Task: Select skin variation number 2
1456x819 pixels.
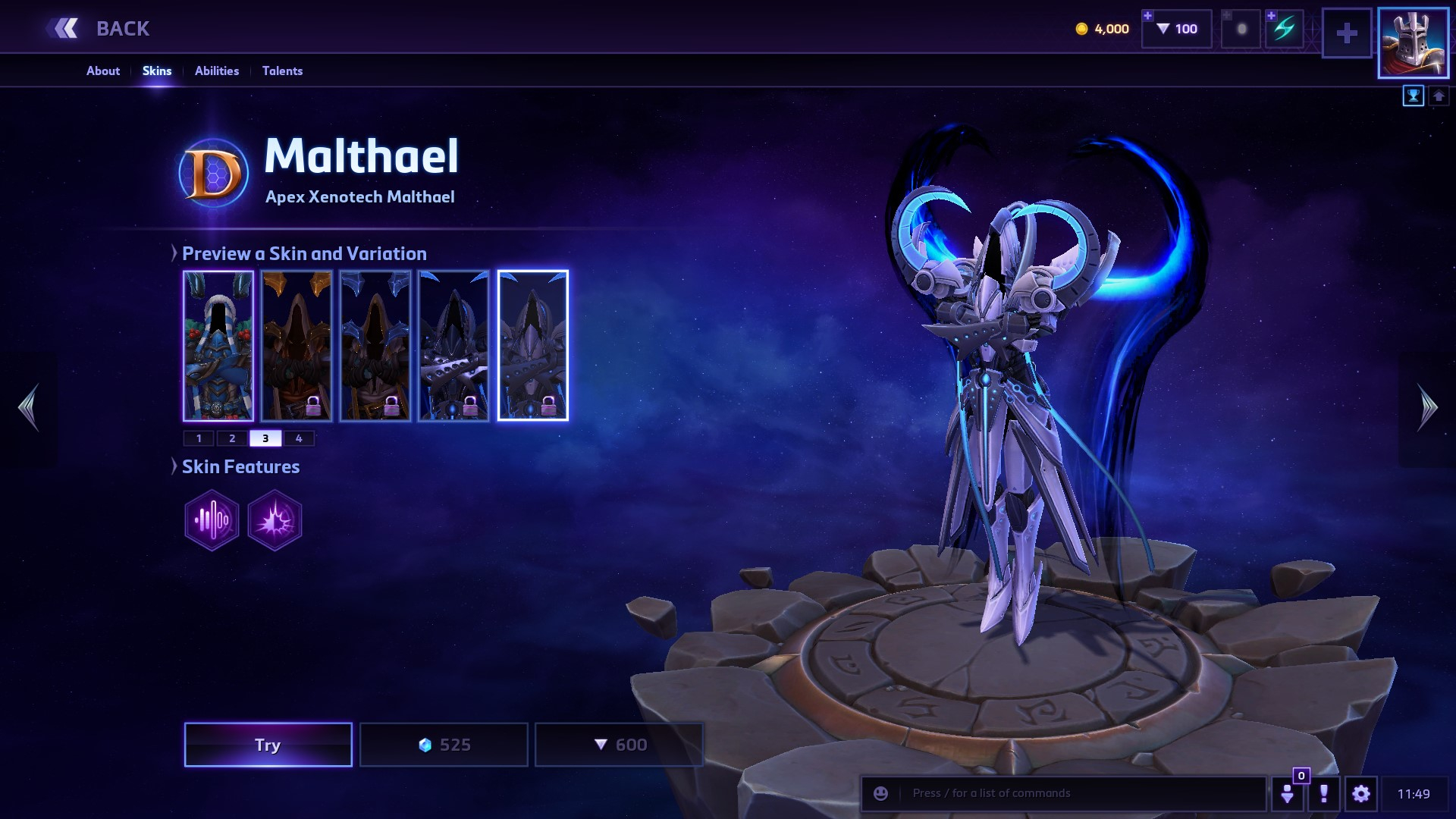Action: tap(232, 438)
